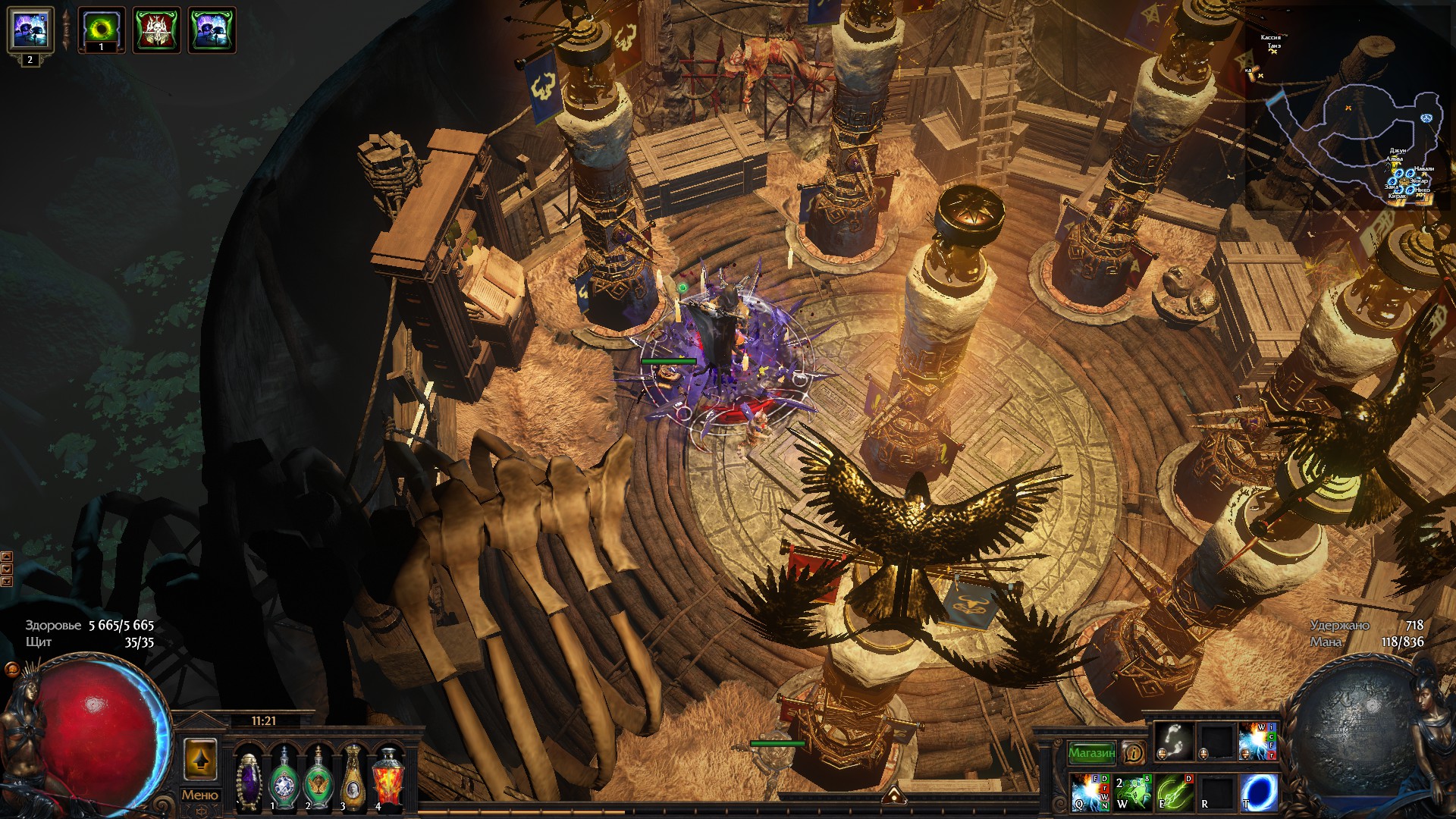Select the grey-framed buff icon with count 2
Image resolution: width=1456 pixels, height=819 pixels.
tap(30, 30)
